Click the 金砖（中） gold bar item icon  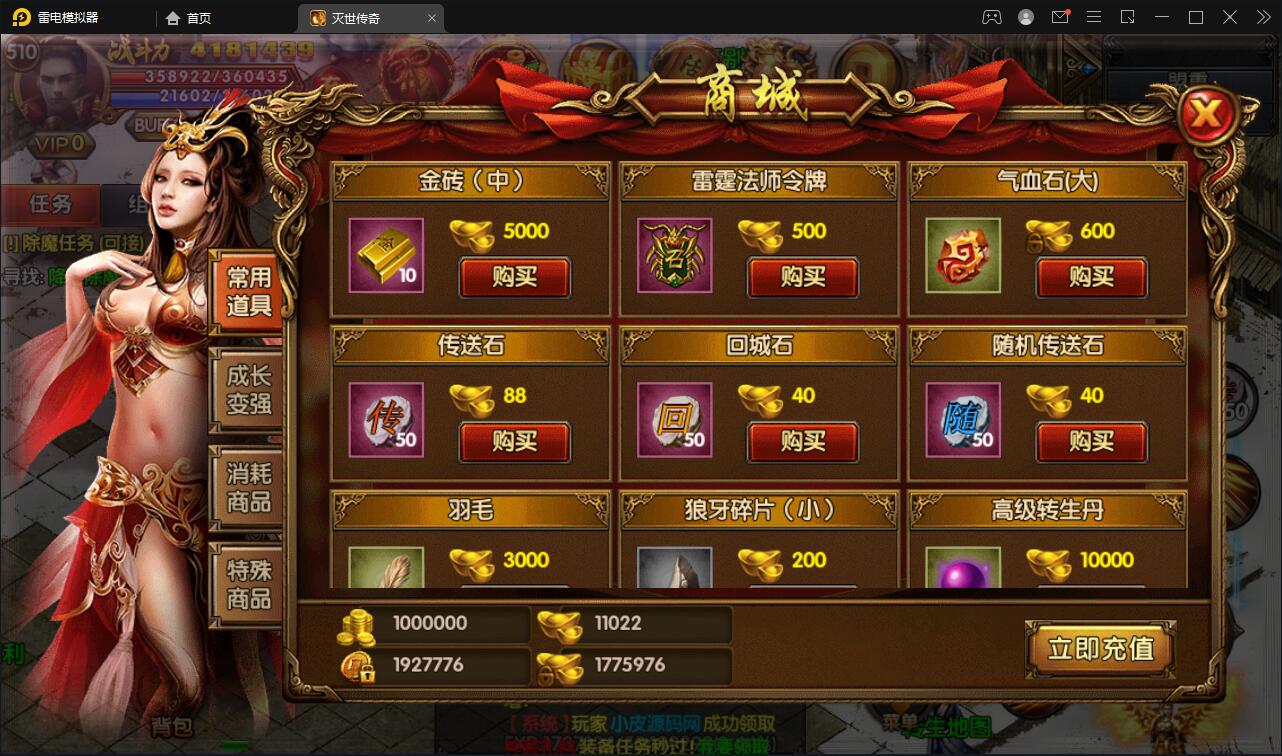click(385, 257)
